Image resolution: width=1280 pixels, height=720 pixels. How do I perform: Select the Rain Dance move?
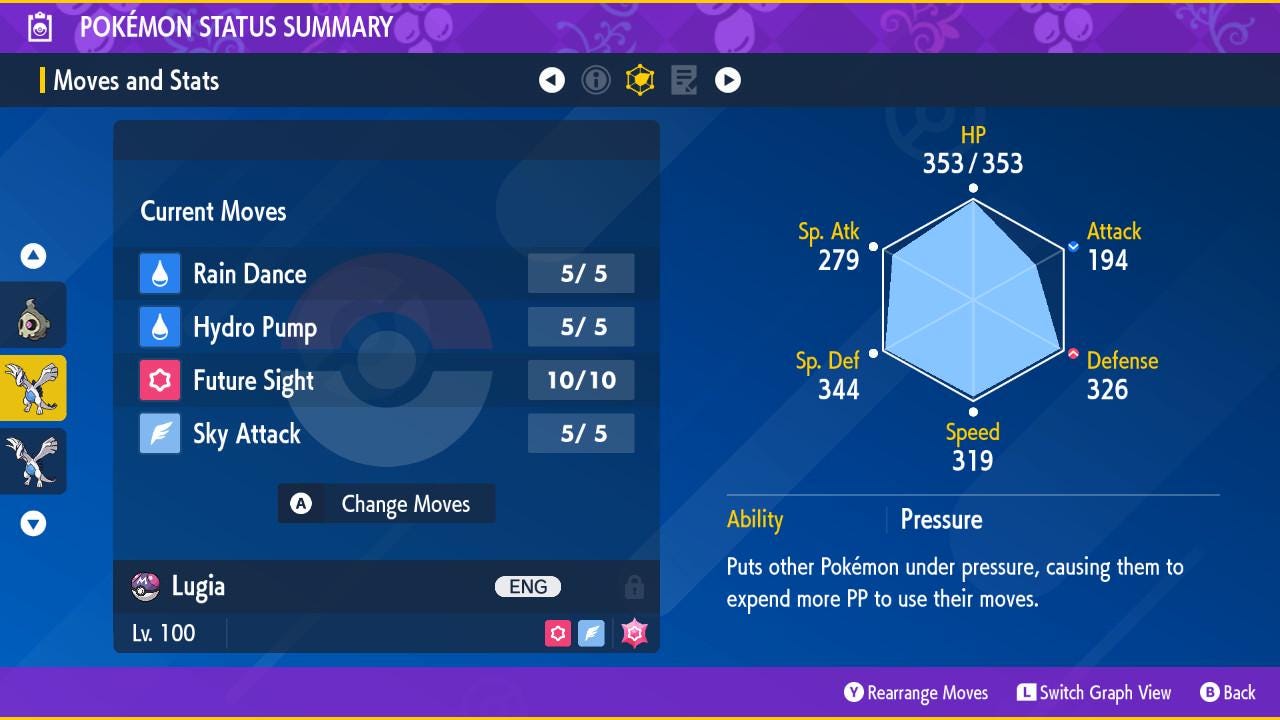point(386,274)
